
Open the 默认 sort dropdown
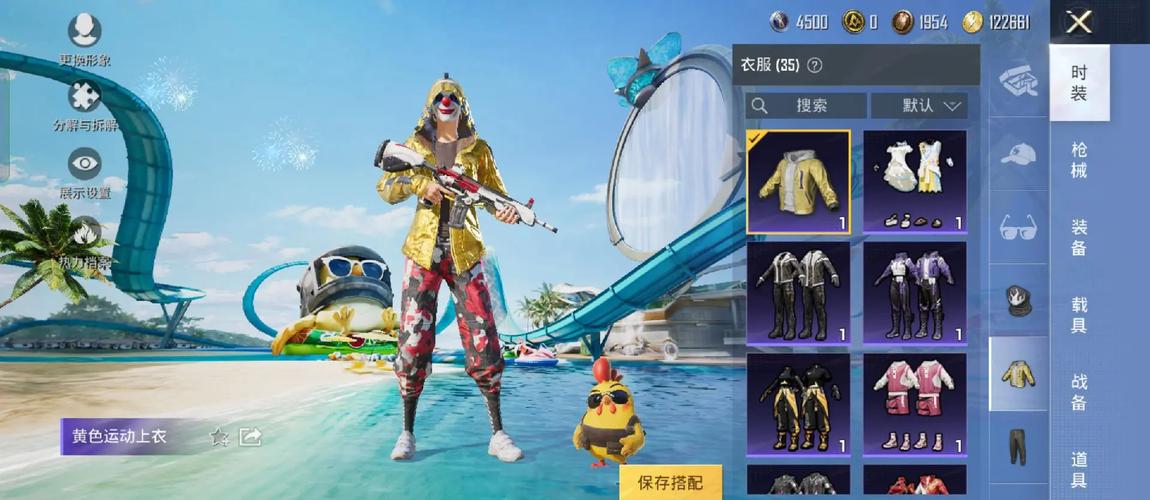point(919,105)
